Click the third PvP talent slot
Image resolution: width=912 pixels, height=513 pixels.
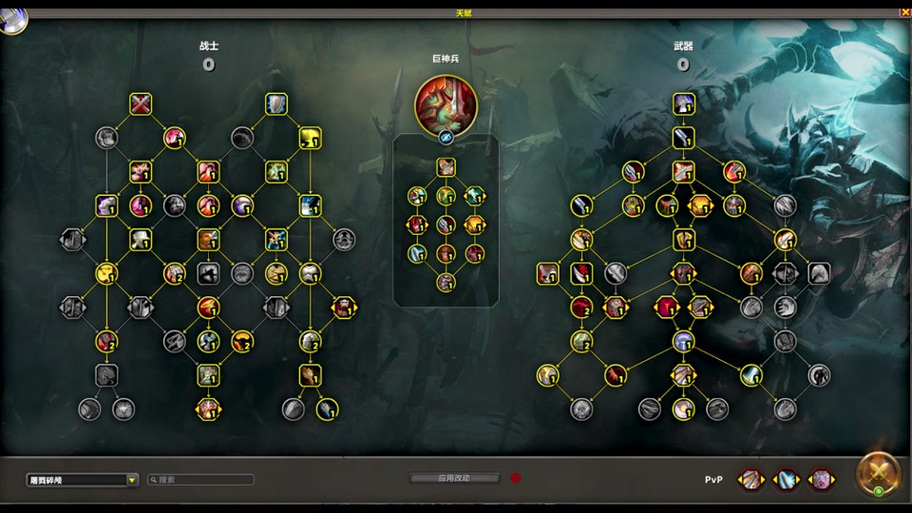click(821, 480)
